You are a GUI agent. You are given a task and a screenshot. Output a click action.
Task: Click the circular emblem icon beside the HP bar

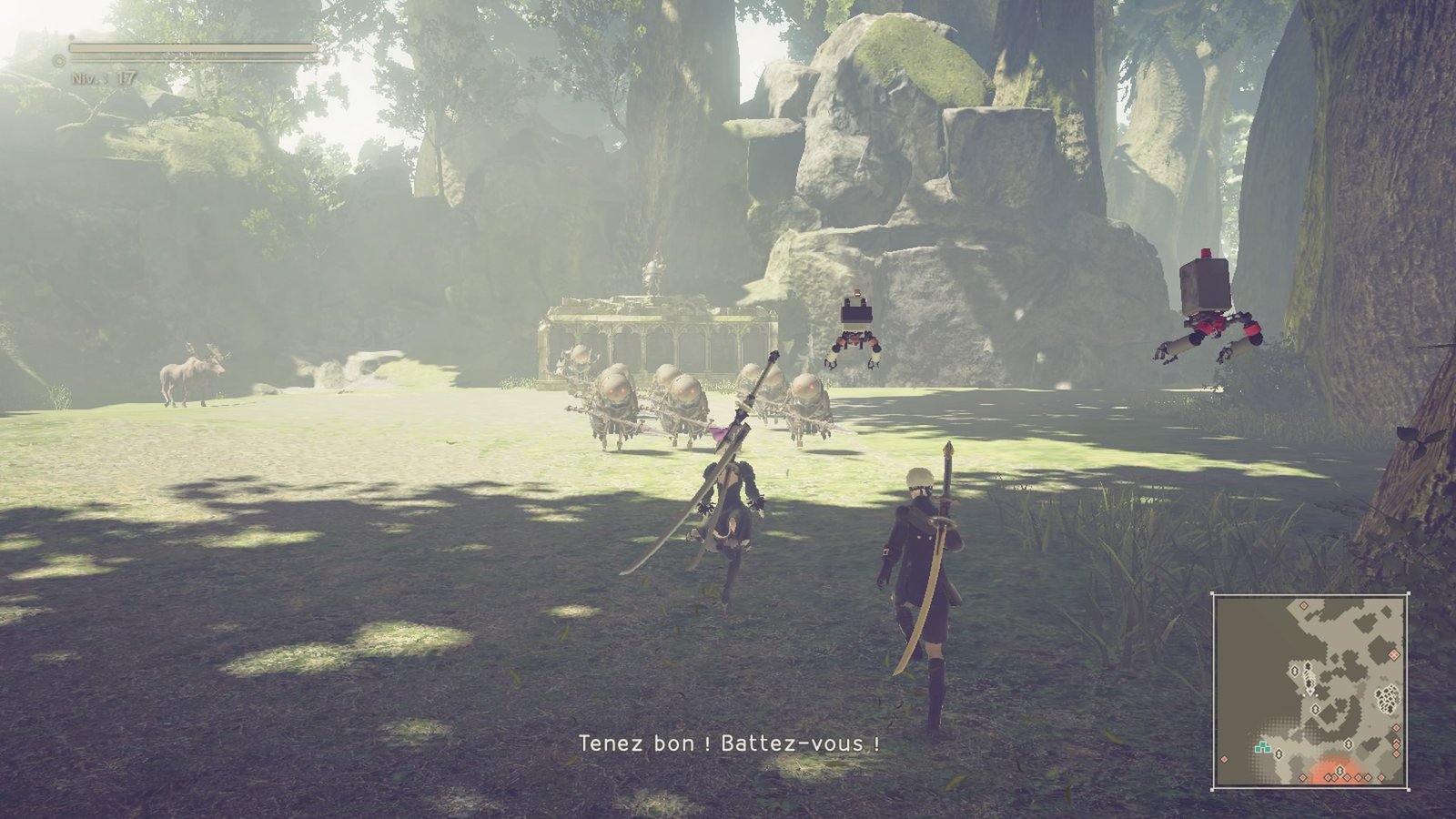tap(56, 59)
